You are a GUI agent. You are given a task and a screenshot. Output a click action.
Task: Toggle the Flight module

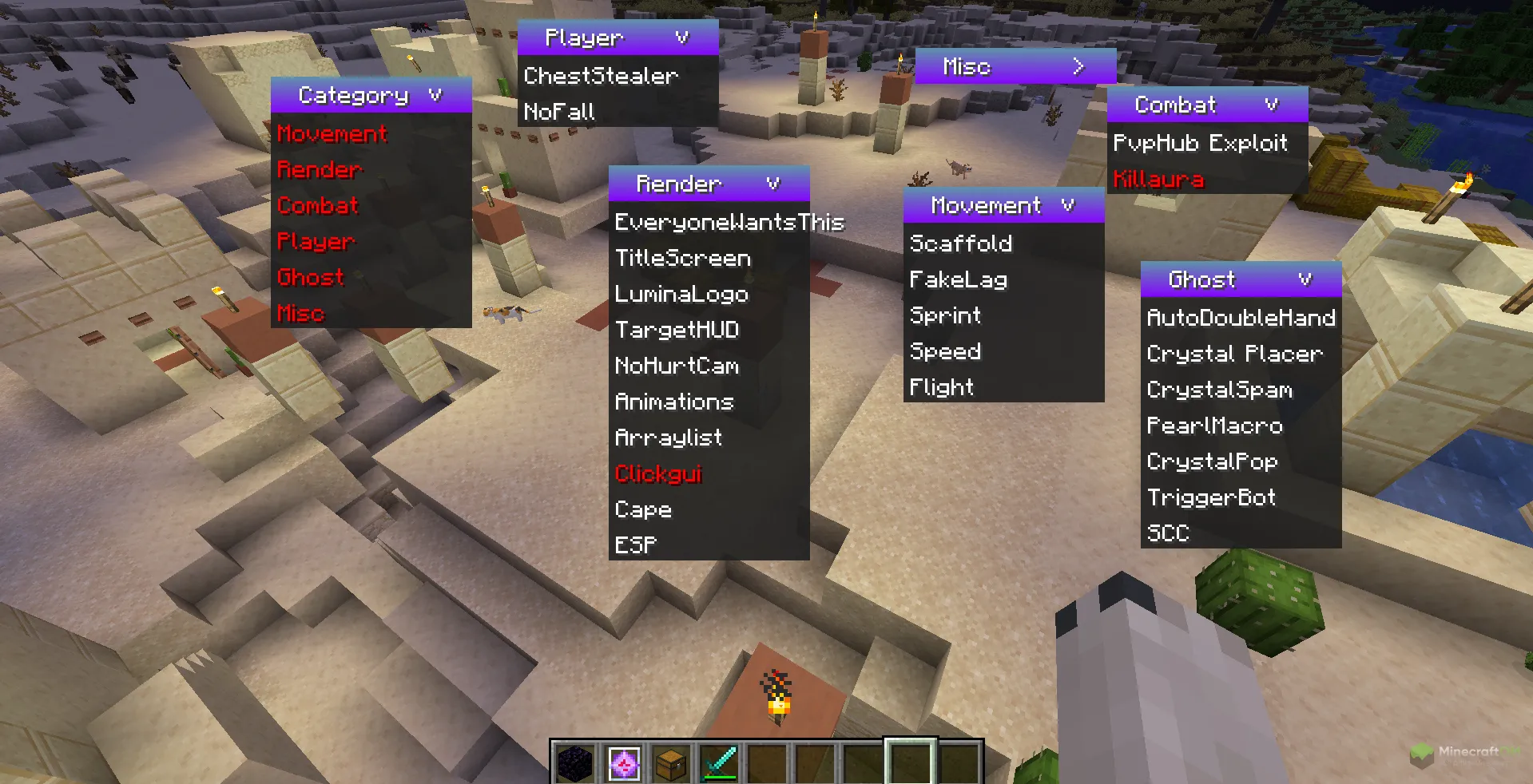coord(942,387)
